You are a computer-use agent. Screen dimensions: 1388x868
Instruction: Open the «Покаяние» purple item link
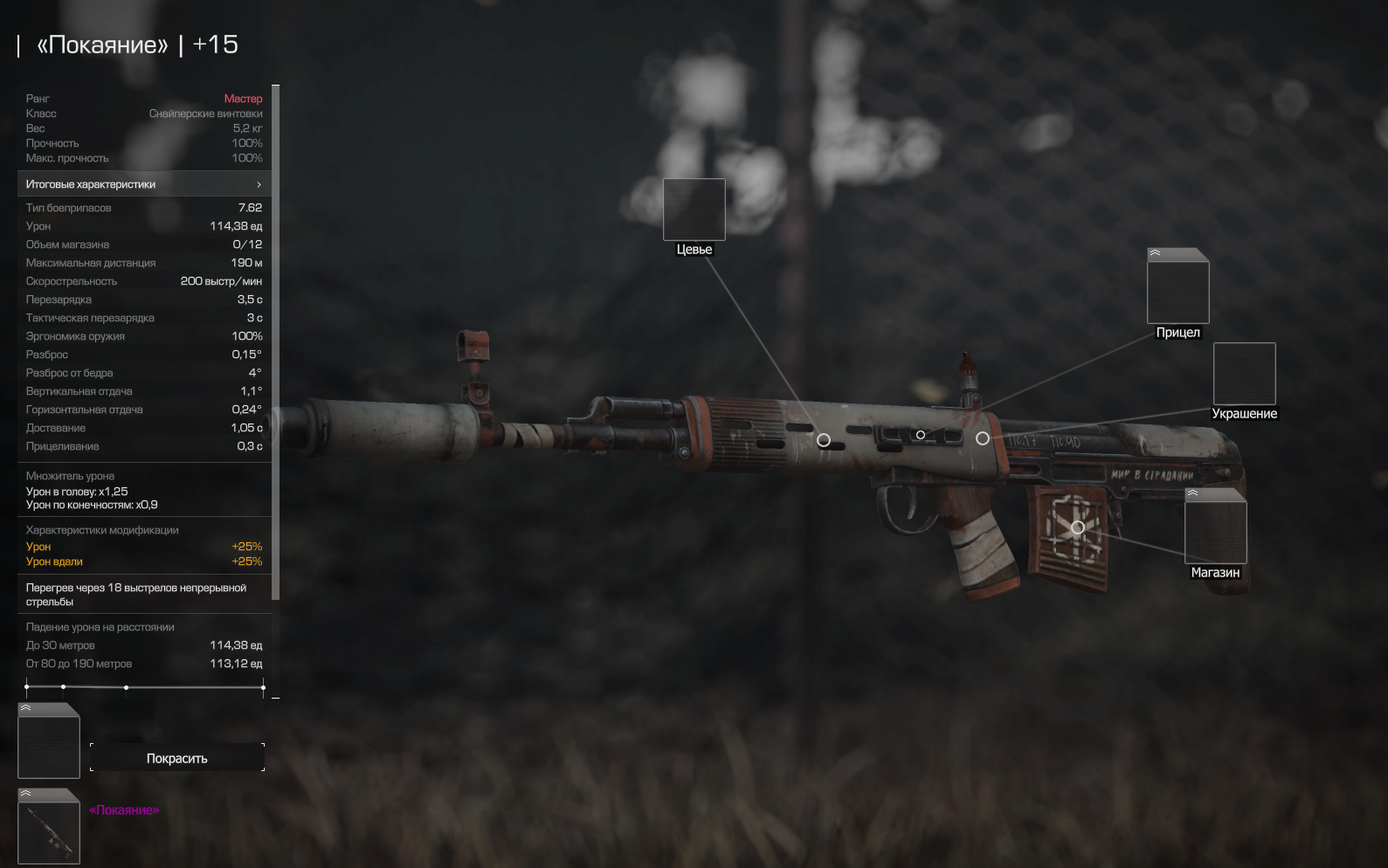[x=124, y=810]
